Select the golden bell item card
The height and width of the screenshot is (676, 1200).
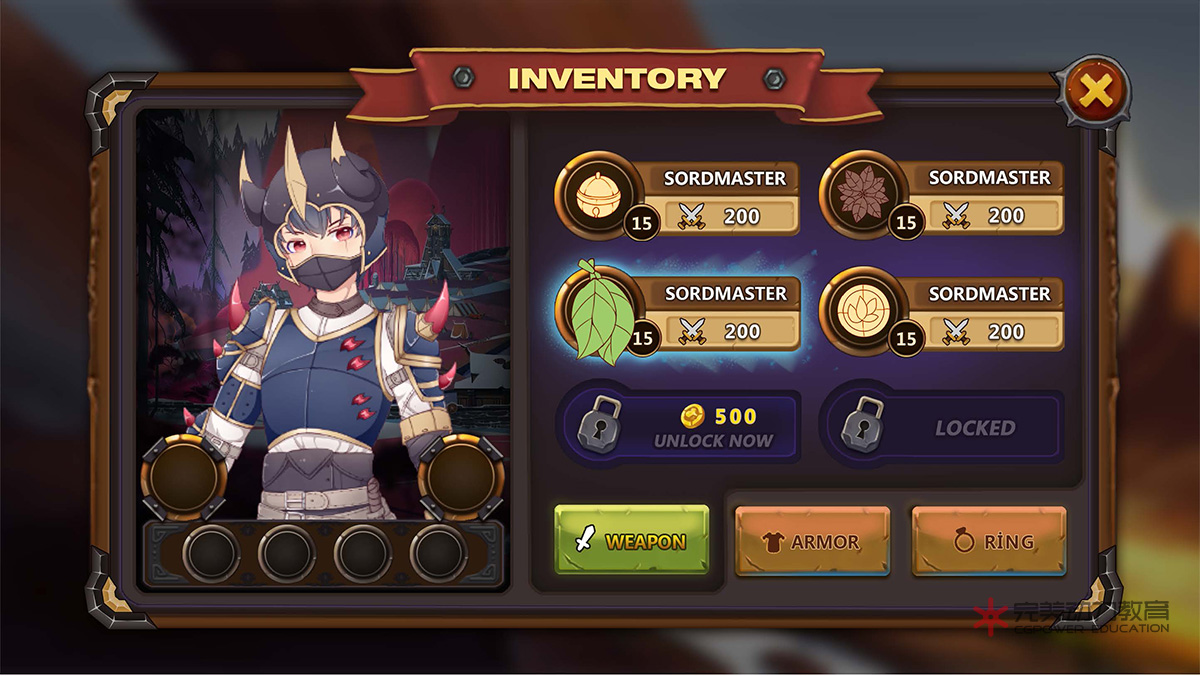(678, 198)
